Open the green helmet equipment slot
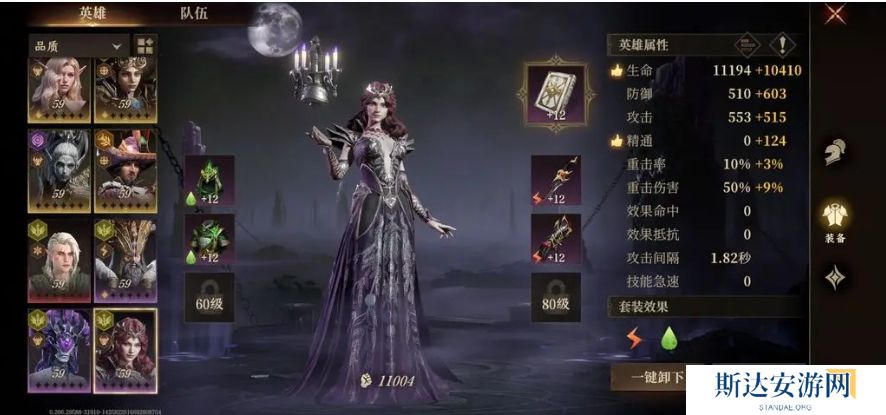Image resolution: width=886 pixels, height=415 pixels. tap(209, 180)
